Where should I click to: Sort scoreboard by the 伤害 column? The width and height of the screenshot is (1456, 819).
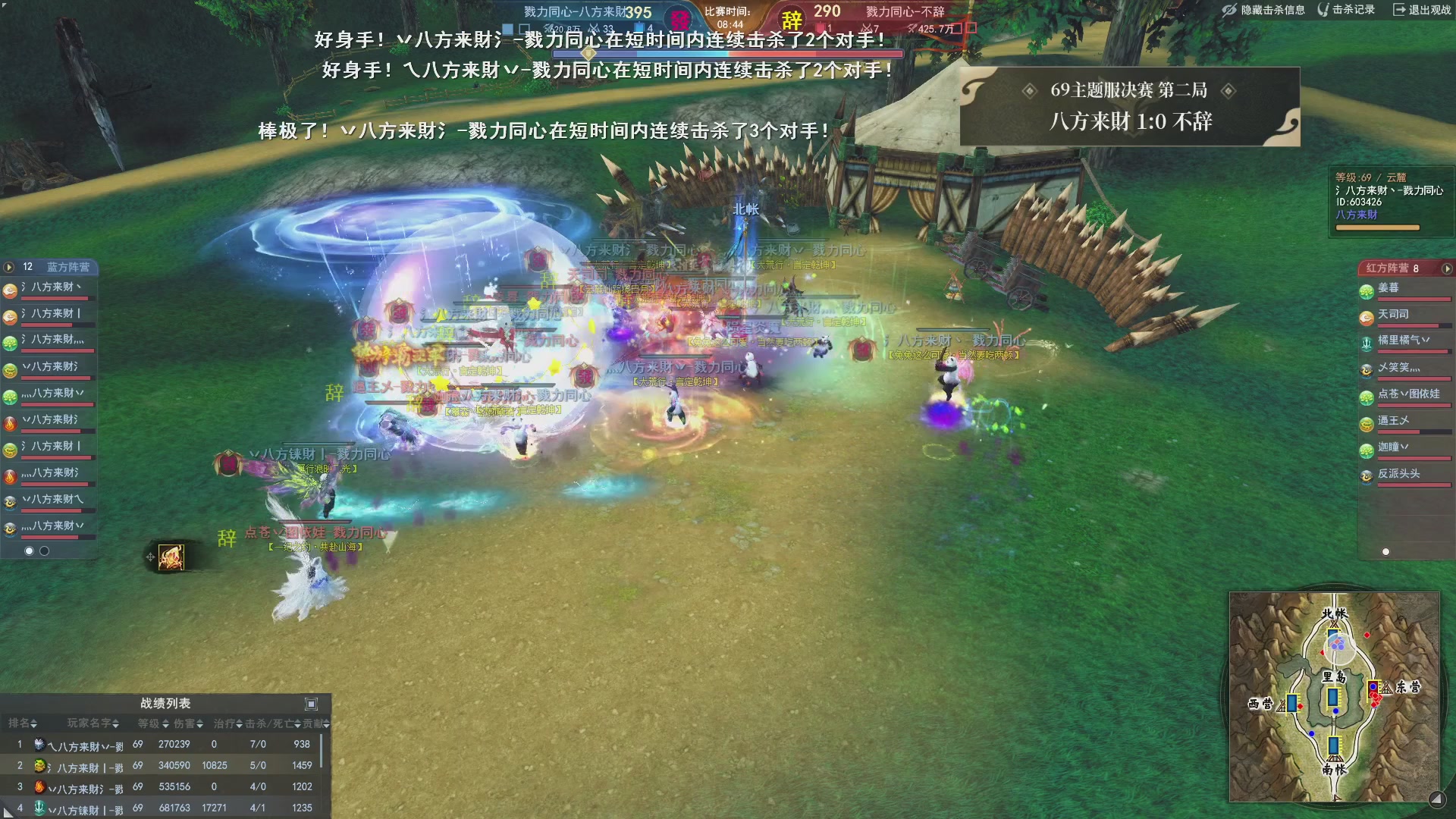pos(200,724)
